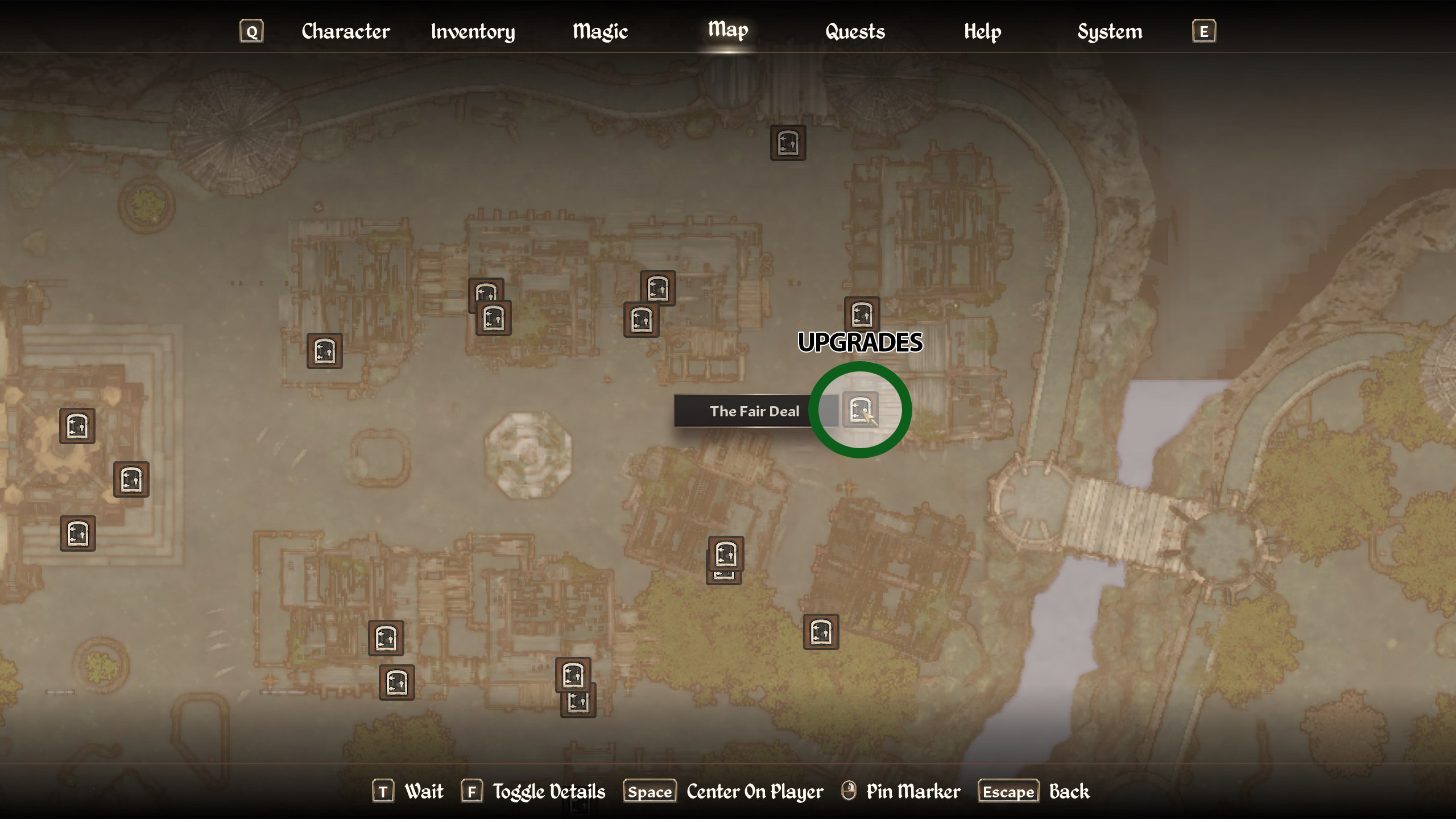
Task: Click the door icon on the far-left temple building
Action: pyautogui.click(x=78, y=427)
